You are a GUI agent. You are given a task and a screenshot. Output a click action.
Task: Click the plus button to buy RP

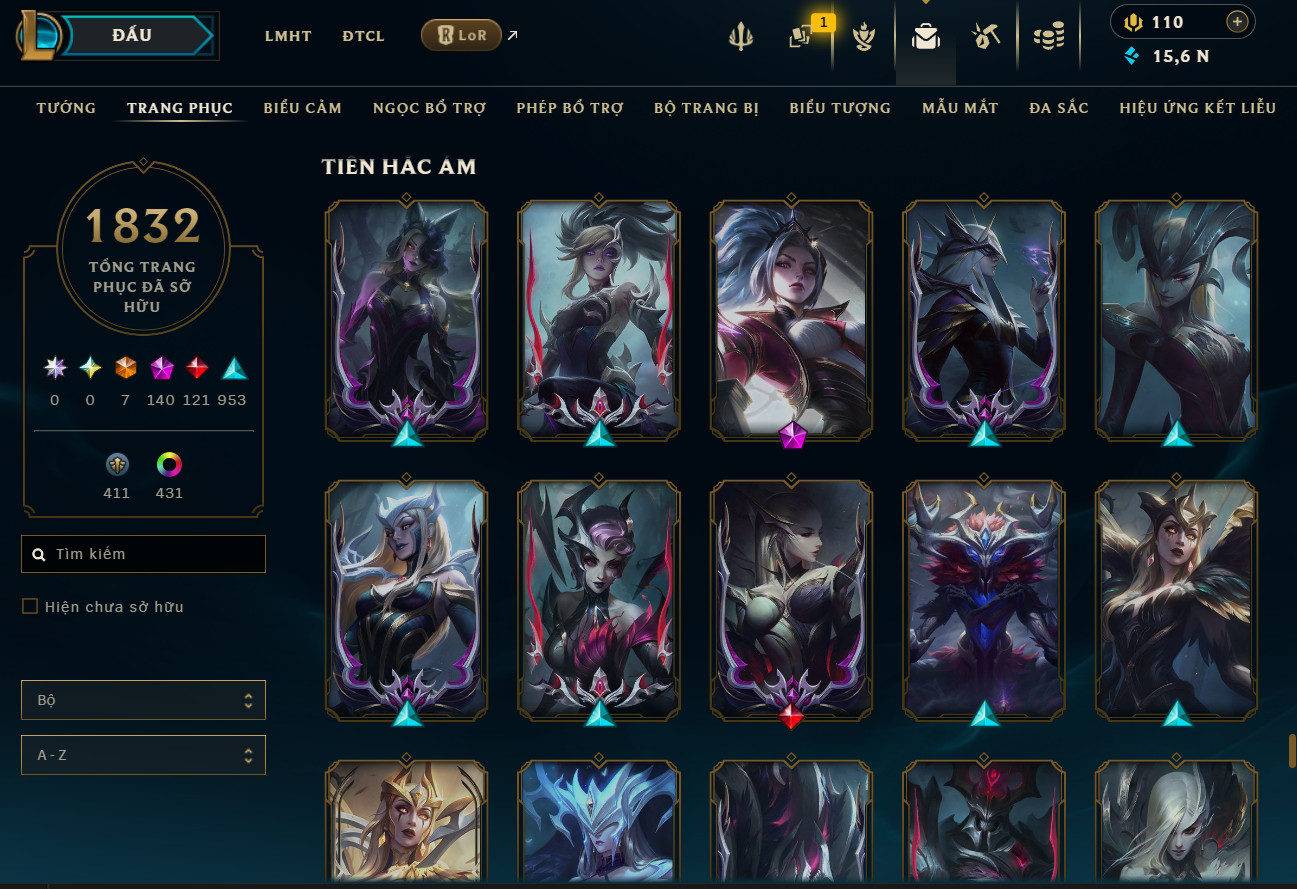click(x=1237, y=22)
